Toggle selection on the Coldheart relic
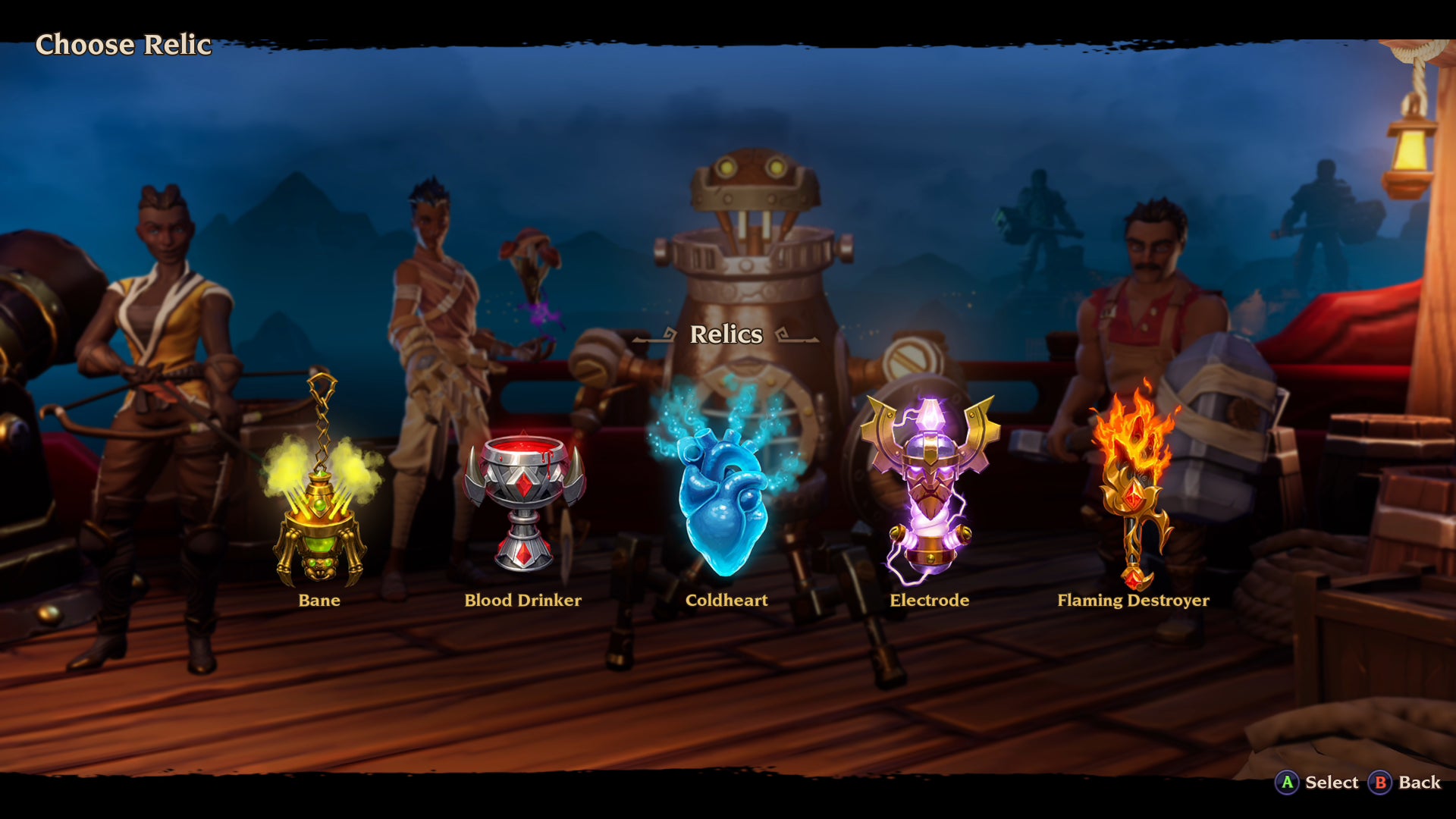 [725, 500]
